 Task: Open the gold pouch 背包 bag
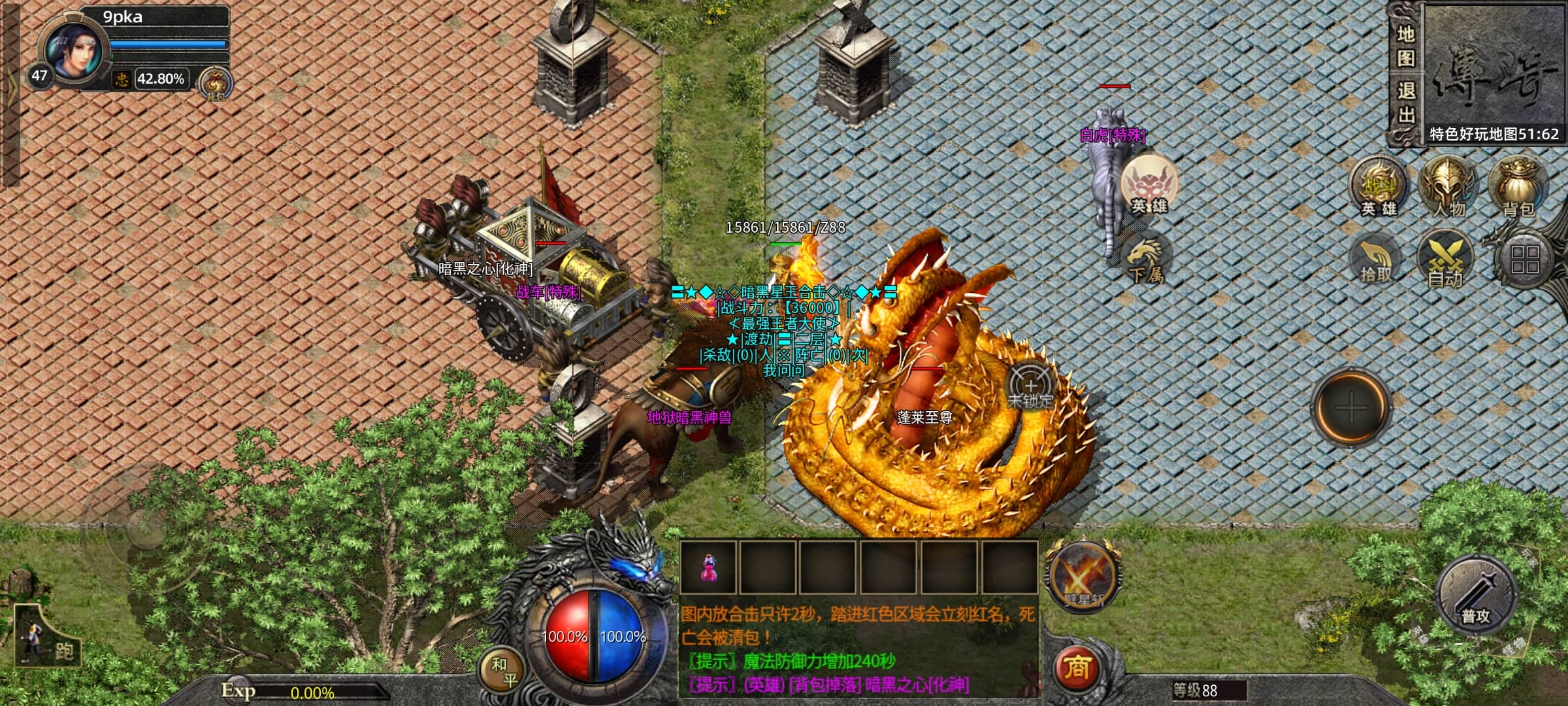pyautogui.click(x=1518, y=188)
